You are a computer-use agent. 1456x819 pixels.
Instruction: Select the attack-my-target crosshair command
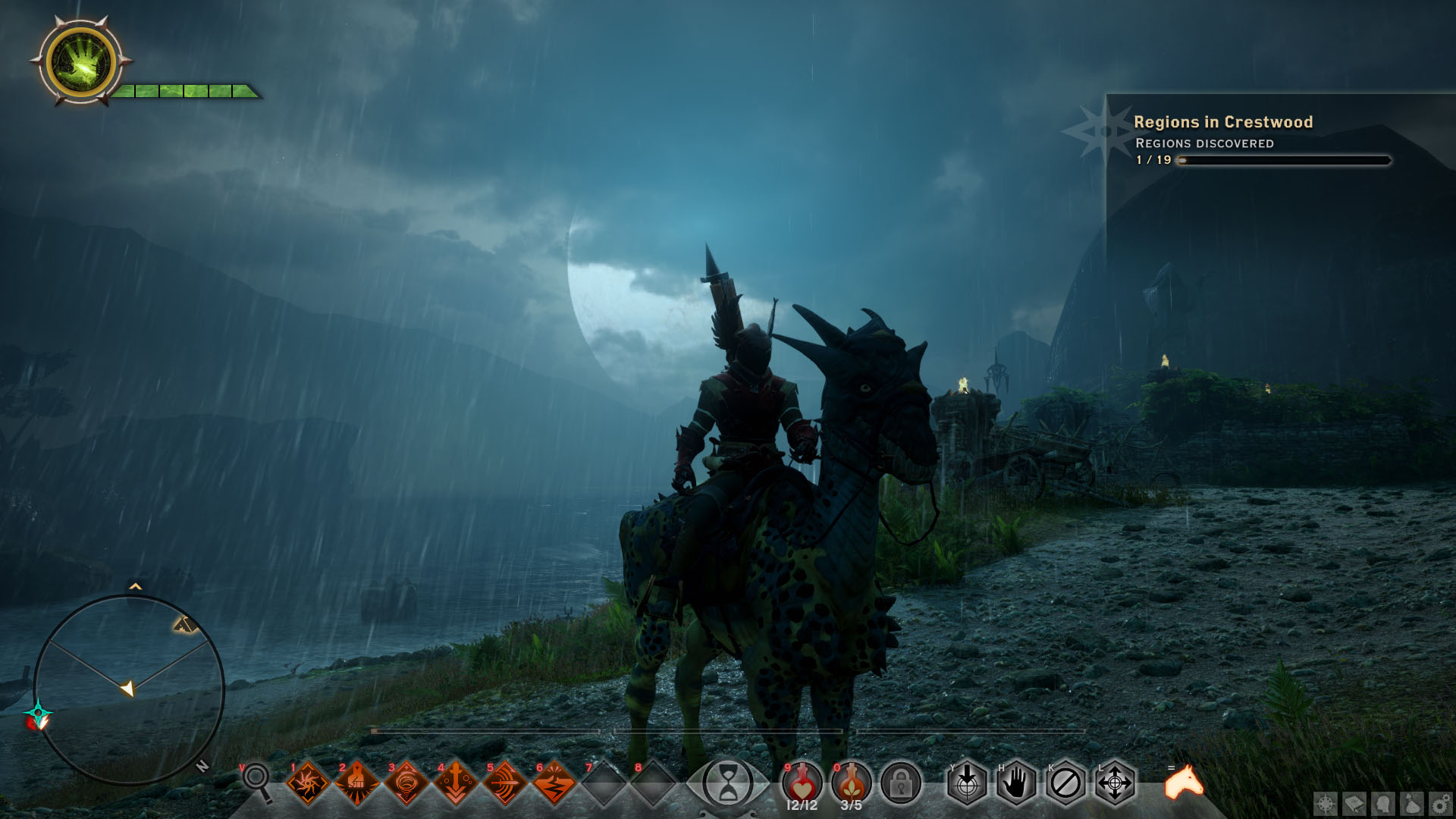[x=967, y=783]
